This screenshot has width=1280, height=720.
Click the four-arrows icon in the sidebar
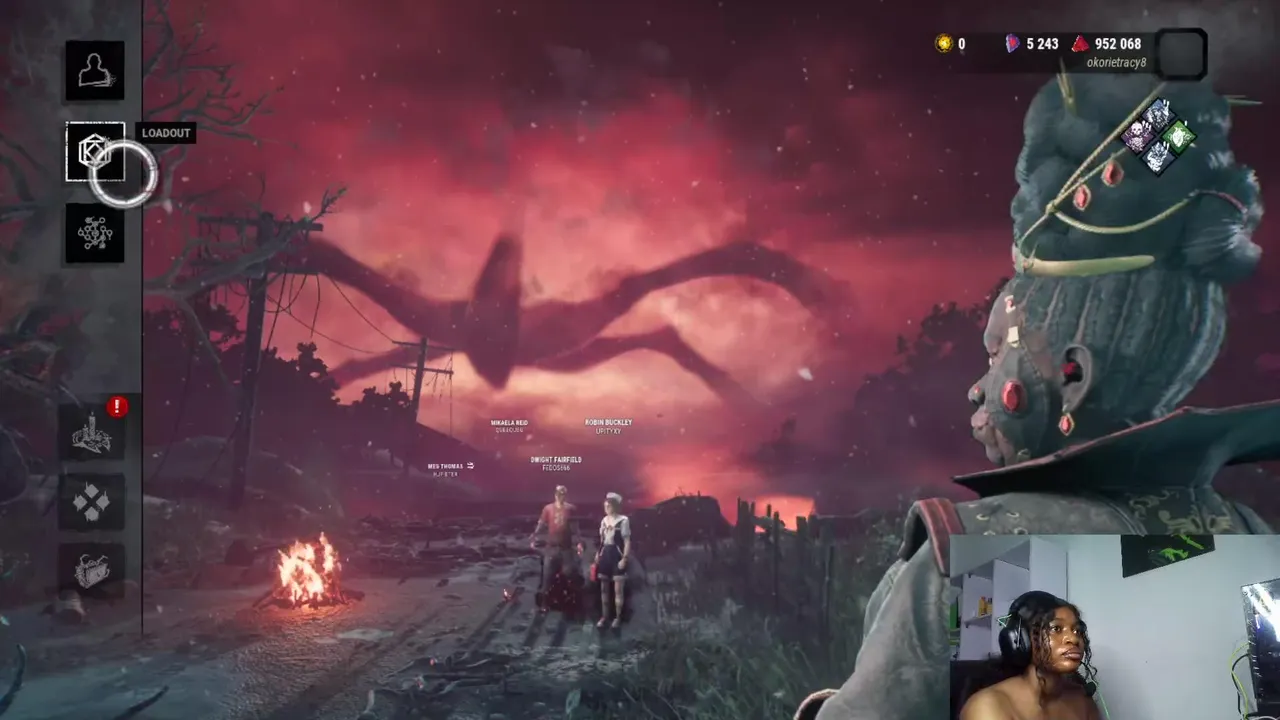click(x=92, y=502)
